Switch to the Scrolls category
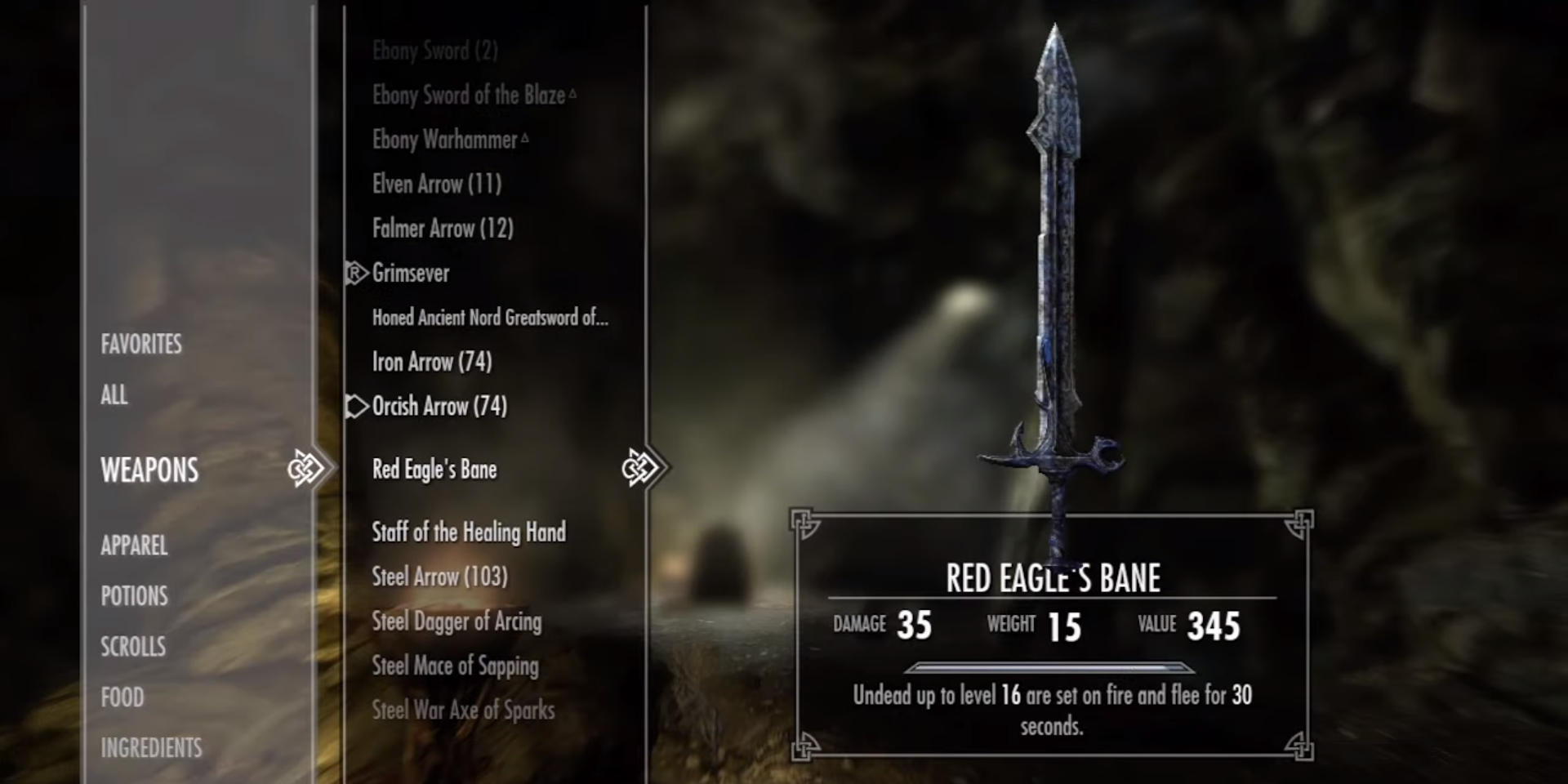The width and height of the screenshot is (1568, 784). click(x=133, y=647)
